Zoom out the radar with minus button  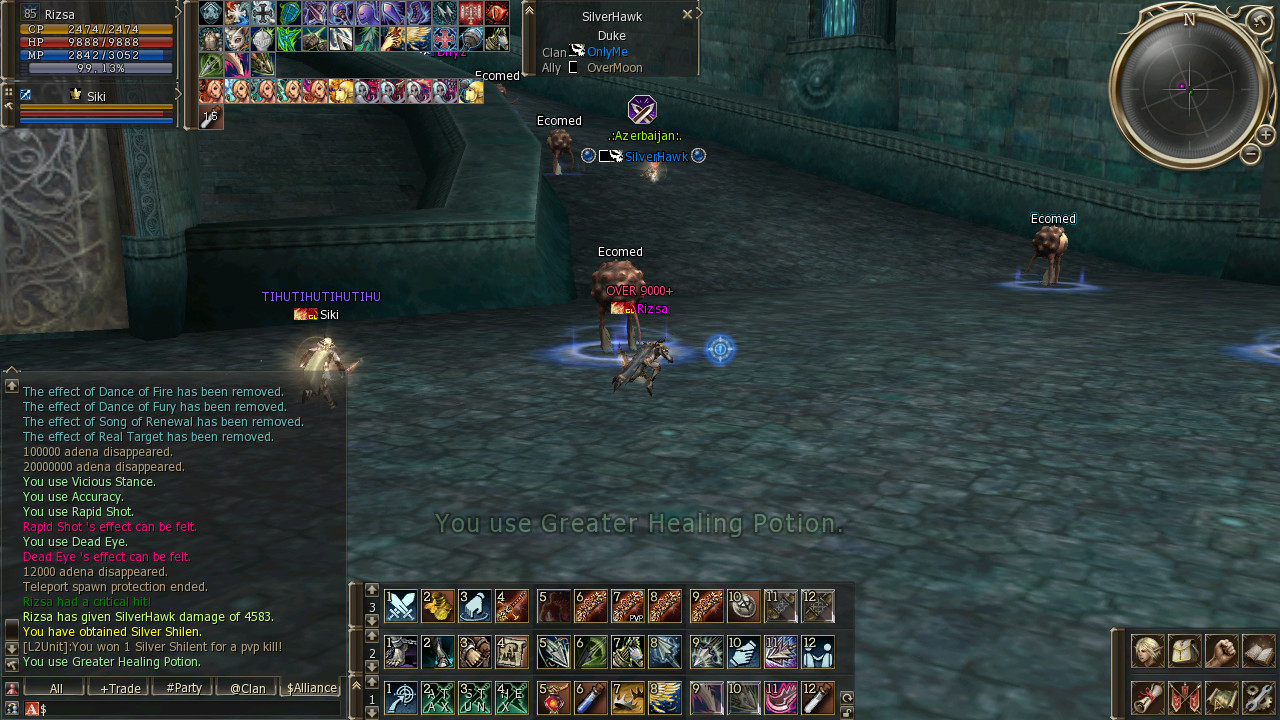tap(1250, 154)
